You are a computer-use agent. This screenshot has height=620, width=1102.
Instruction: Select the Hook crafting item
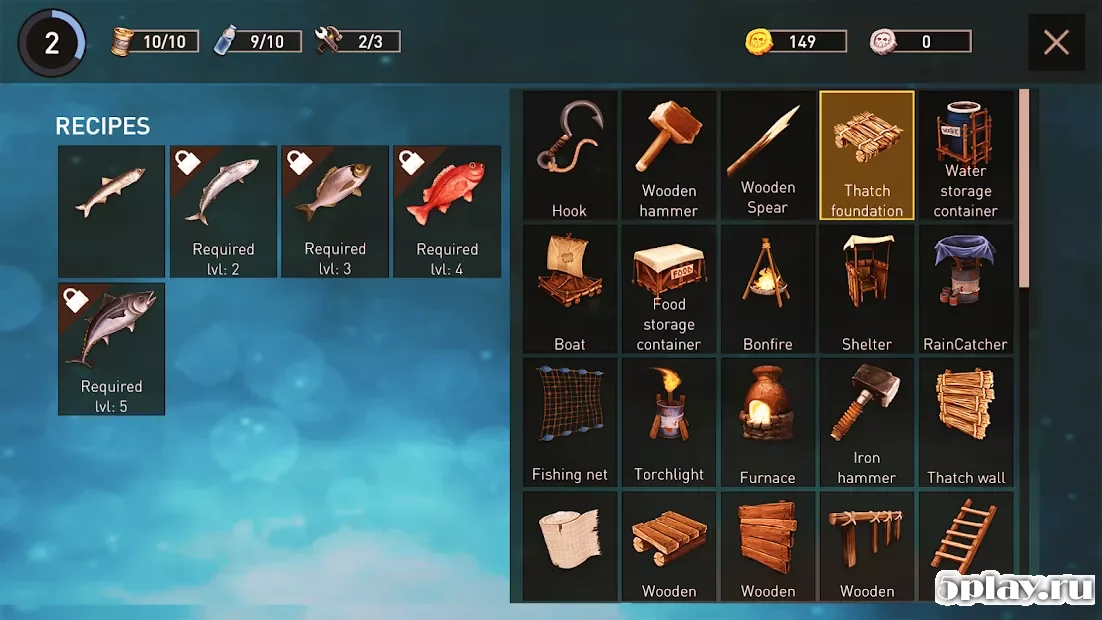570,156
